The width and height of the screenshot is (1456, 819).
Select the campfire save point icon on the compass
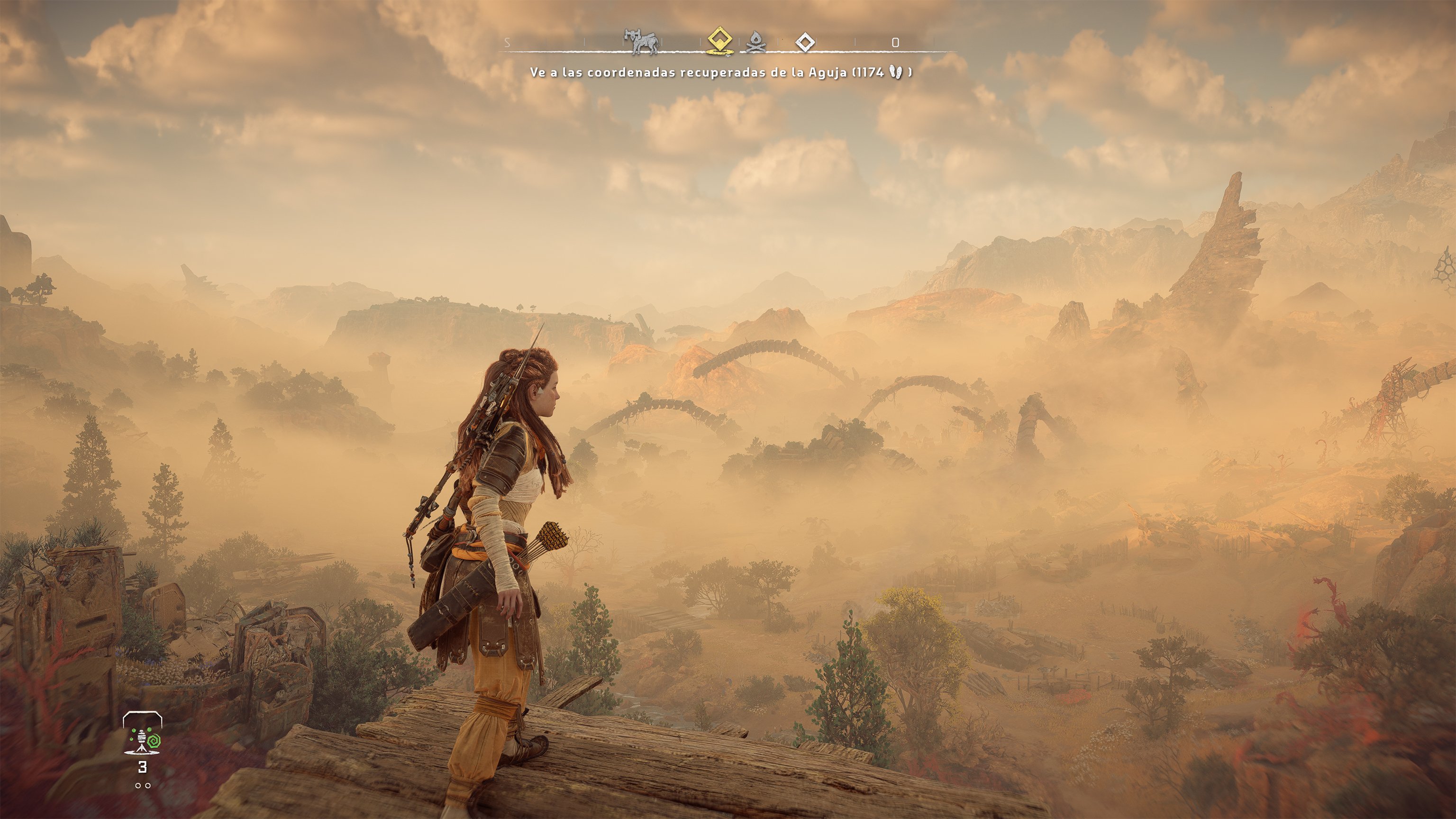pos(755,44)
